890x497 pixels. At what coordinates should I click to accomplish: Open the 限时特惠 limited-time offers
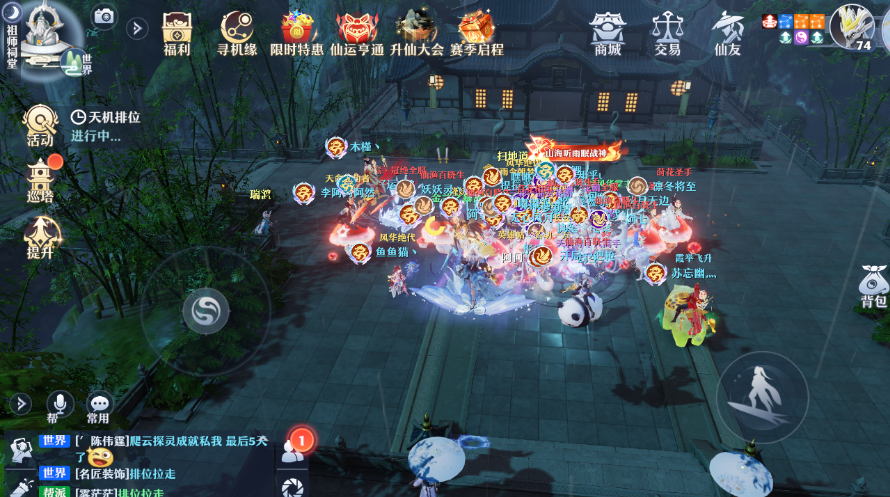[x=297, y=32]
